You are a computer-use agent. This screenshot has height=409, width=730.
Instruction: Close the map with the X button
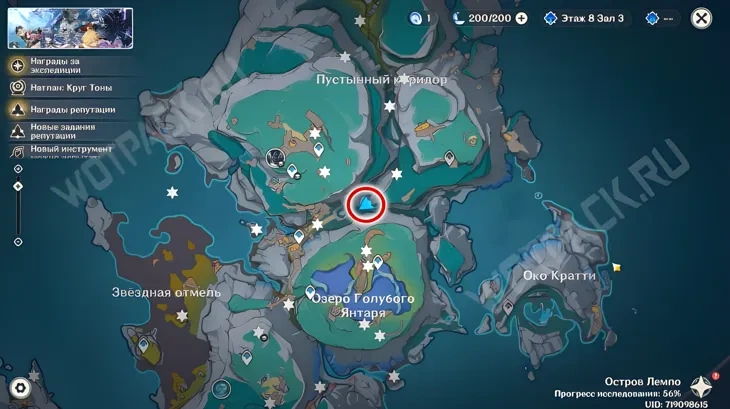tap(702, 18)
